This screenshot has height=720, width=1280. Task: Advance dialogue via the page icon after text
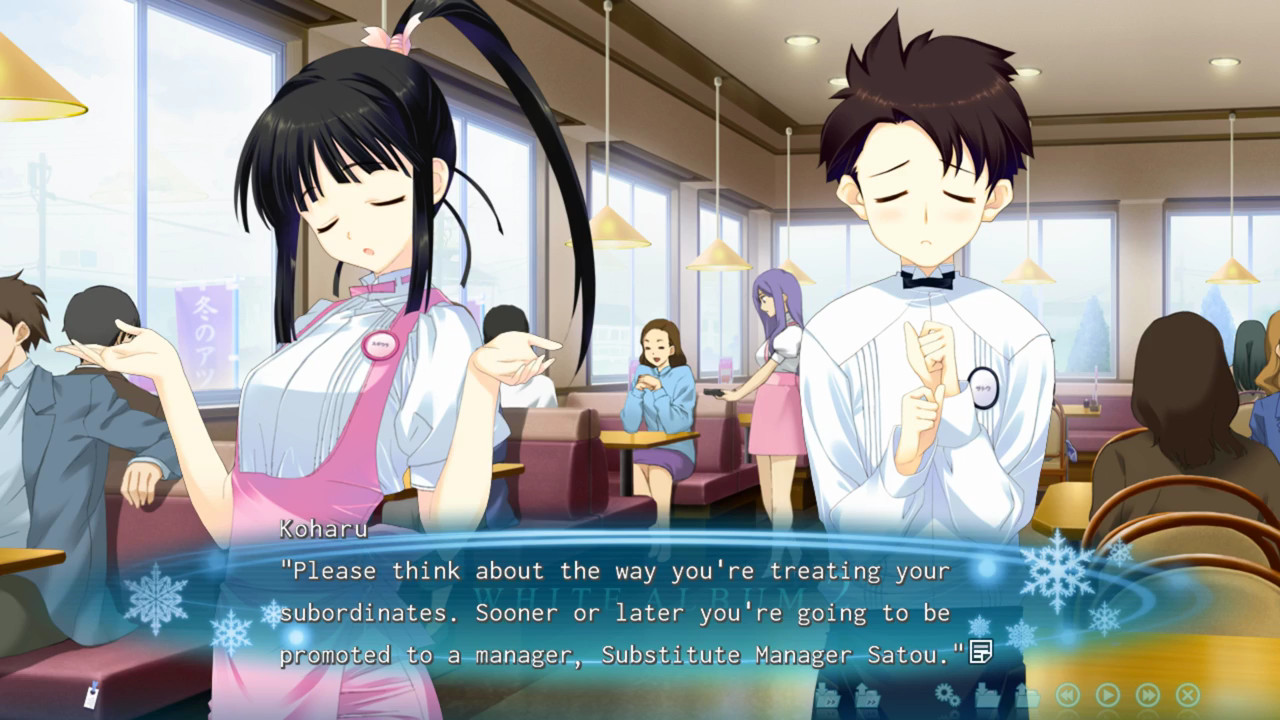[981, 653]
